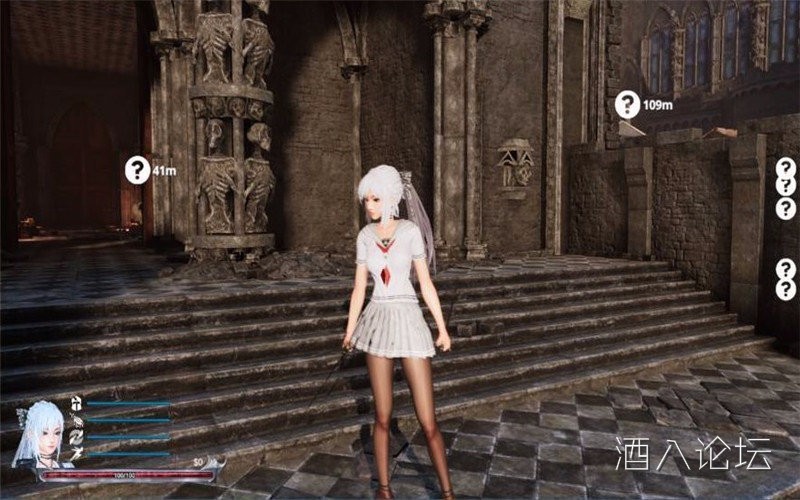Select the question mark marker at 41m
The width and height of the screenshot is (800, 500).
pyautogui.click(x=137, y=170)
